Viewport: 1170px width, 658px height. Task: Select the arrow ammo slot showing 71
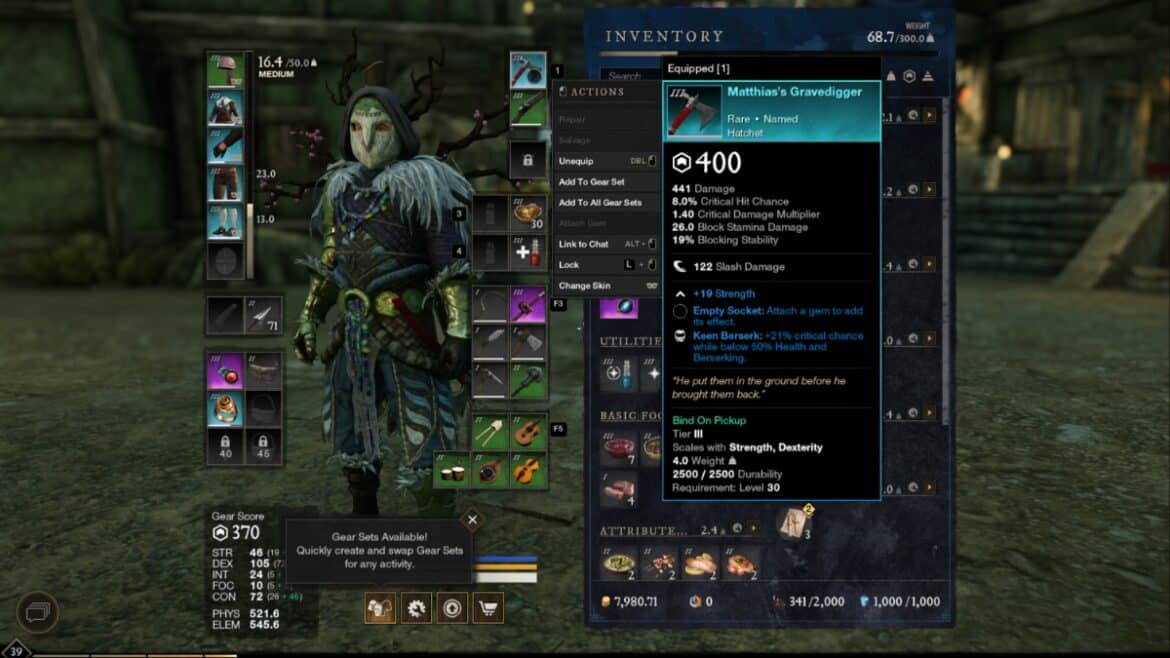coord(263,315)
